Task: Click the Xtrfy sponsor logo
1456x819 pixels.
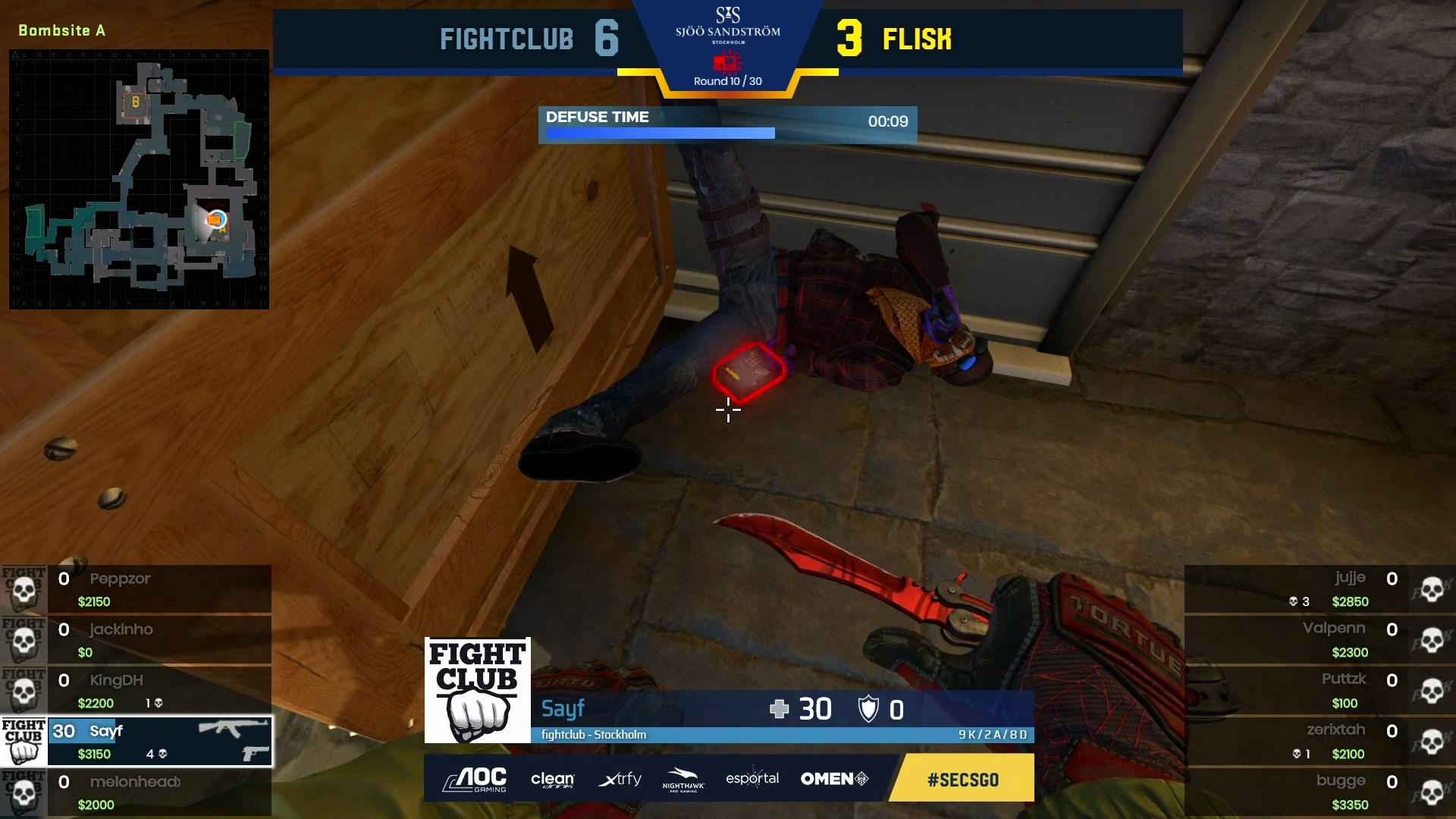Action: (x=620, y=779)
